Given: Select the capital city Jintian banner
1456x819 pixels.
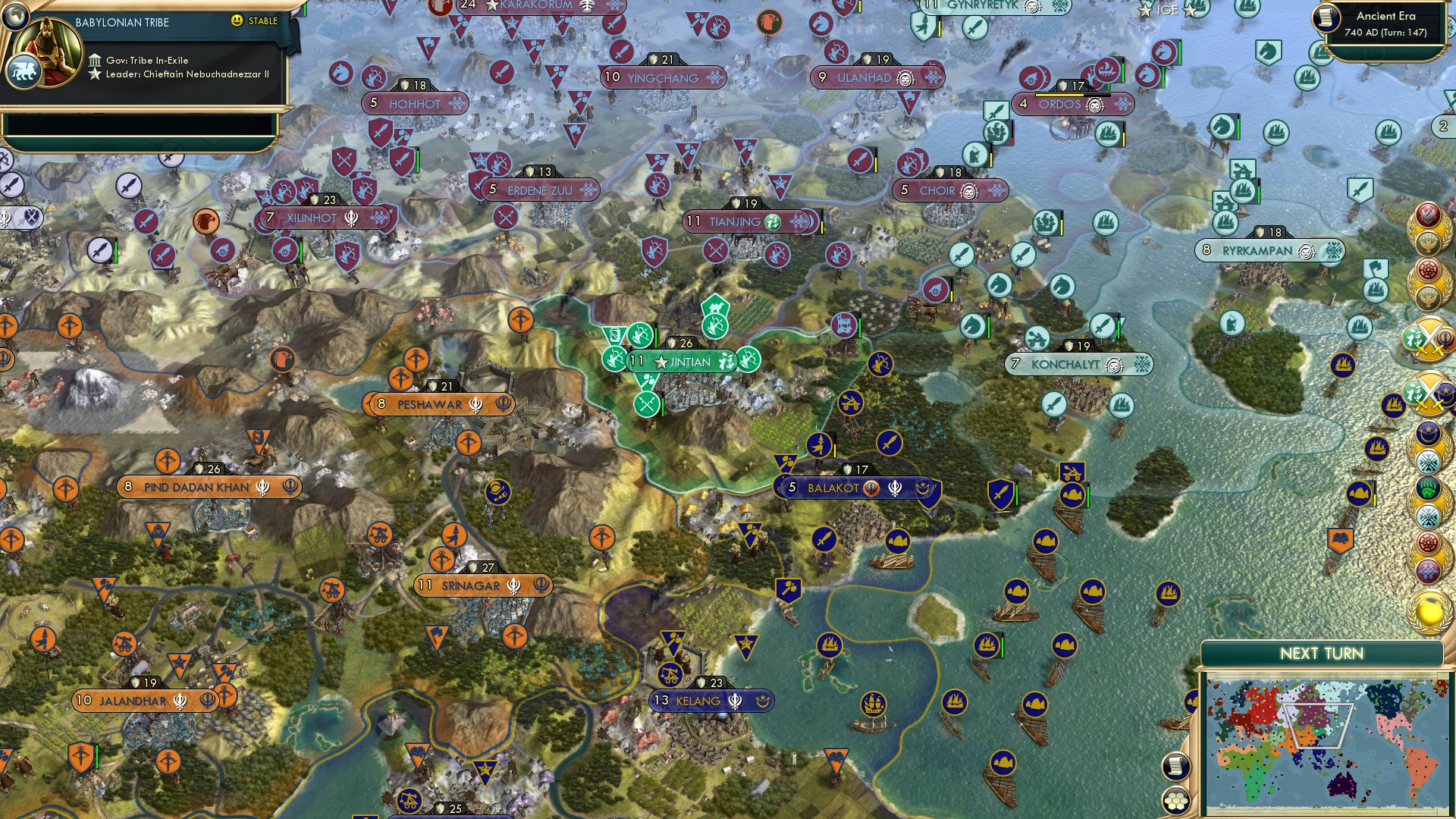Looking at the screenshot, I should pyautogui.click(x=683, y=362).
